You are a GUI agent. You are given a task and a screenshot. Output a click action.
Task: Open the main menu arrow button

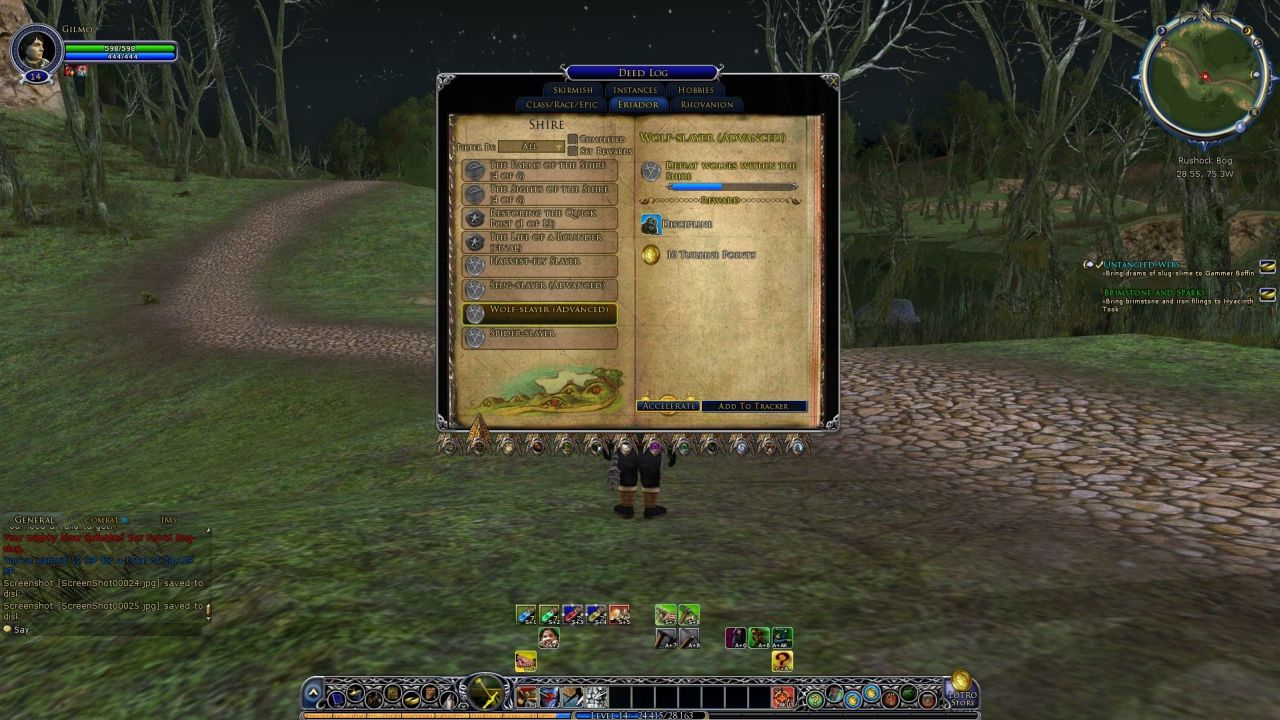(313, 692)
